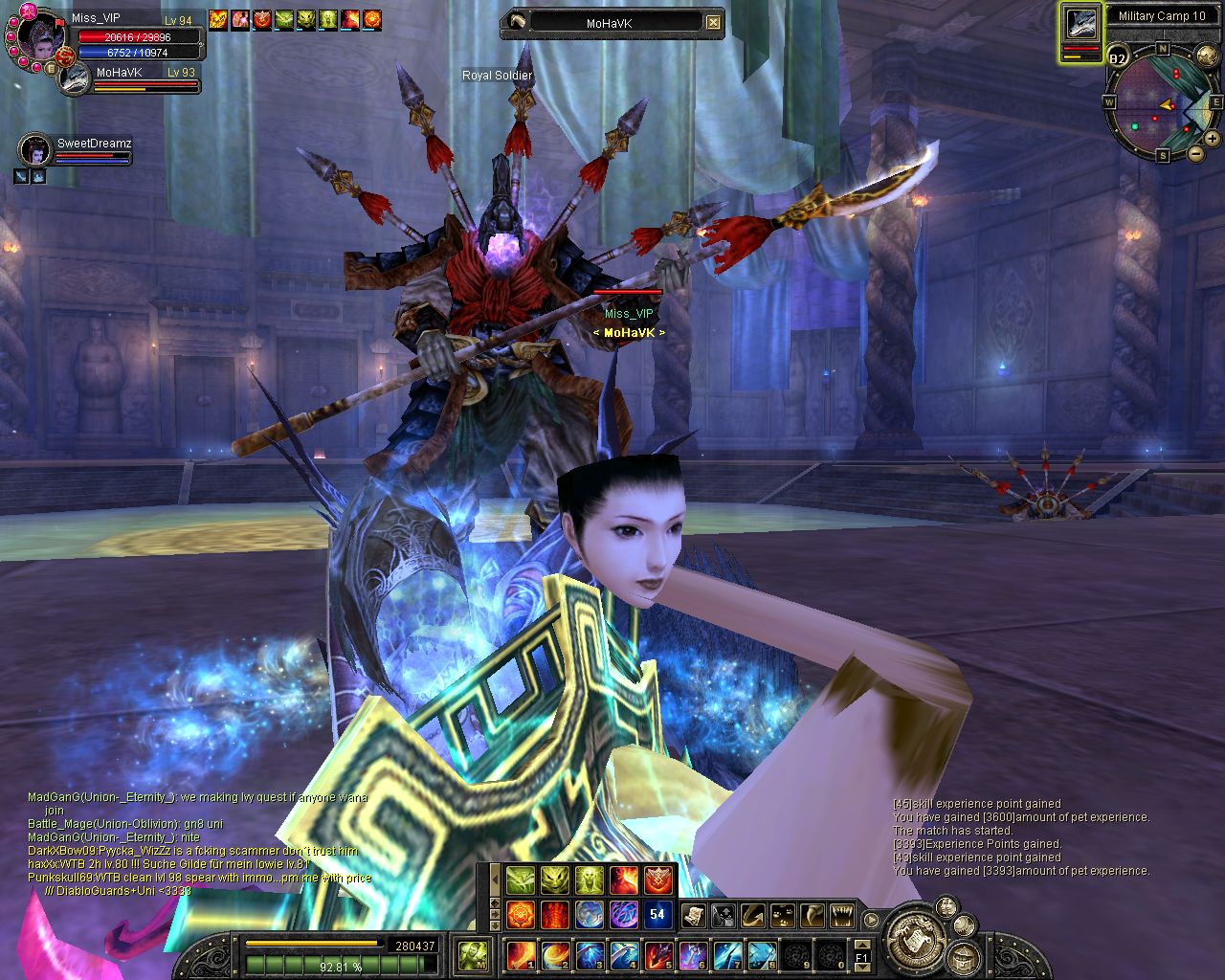Close the MoHaVK target window
The width and height of the screenshot is (1225, 980).
(x=713, y=23)
